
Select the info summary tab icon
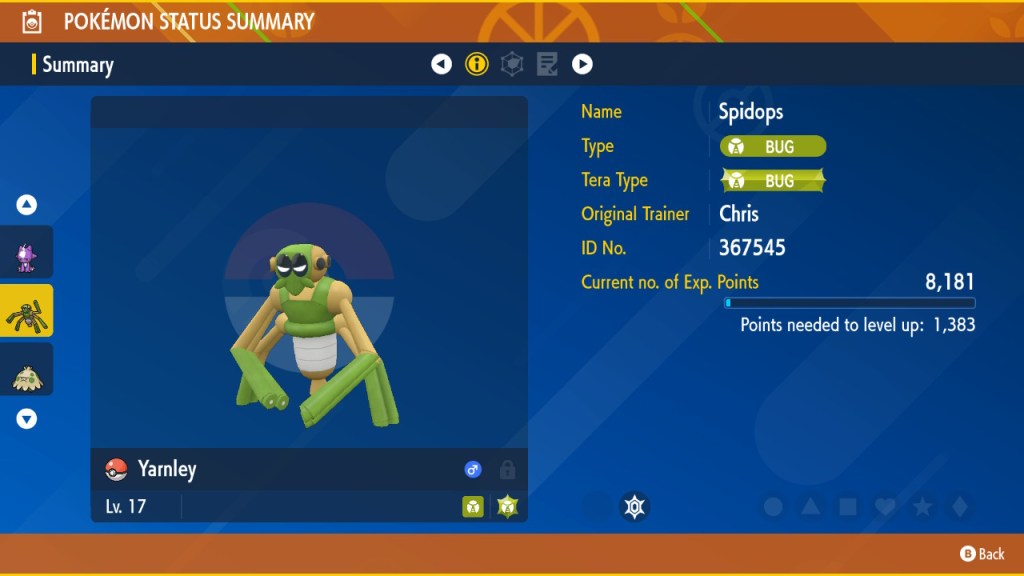tap(477, 65)
